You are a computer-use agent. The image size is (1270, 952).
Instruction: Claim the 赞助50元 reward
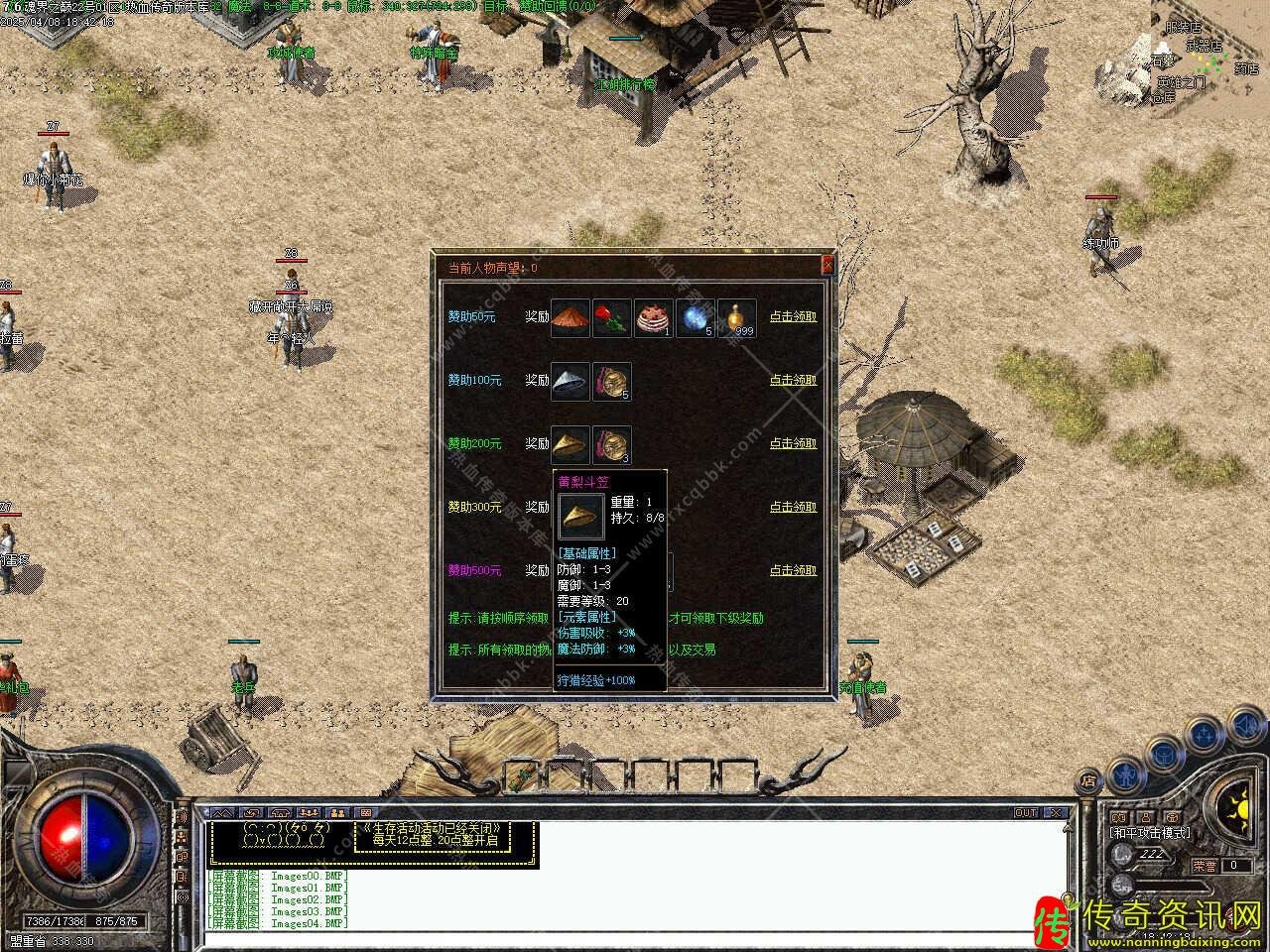(793, 316)
